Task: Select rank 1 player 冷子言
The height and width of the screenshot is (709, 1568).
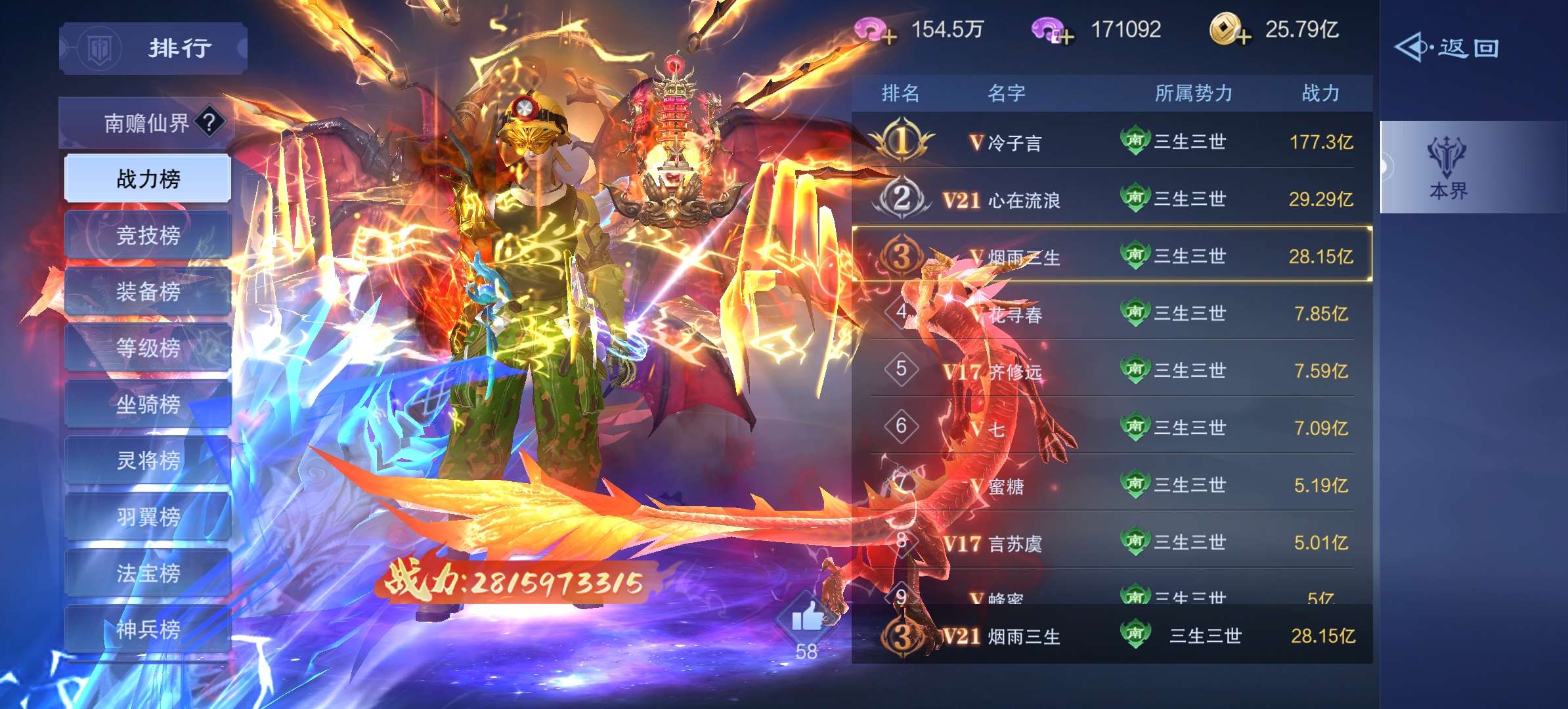Action: click(x=1112, y=141)
